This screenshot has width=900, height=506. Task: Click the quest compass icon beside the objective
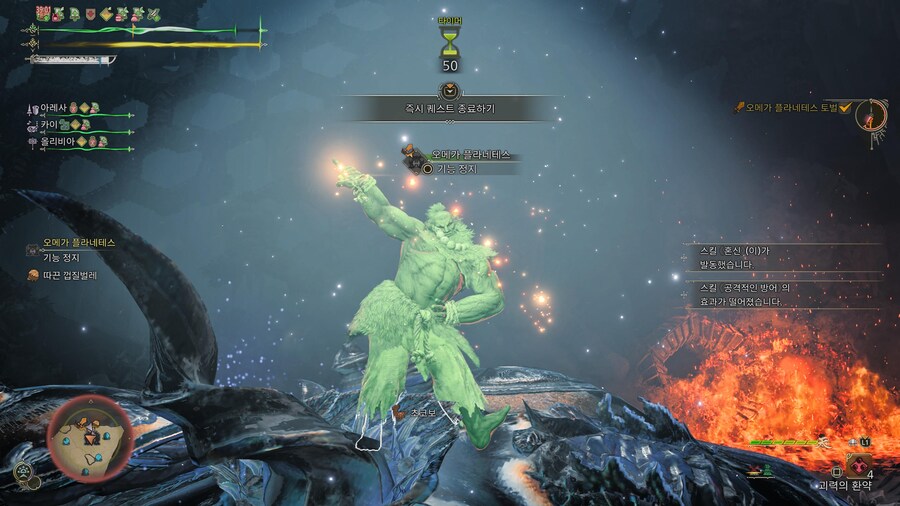[872, 115]
